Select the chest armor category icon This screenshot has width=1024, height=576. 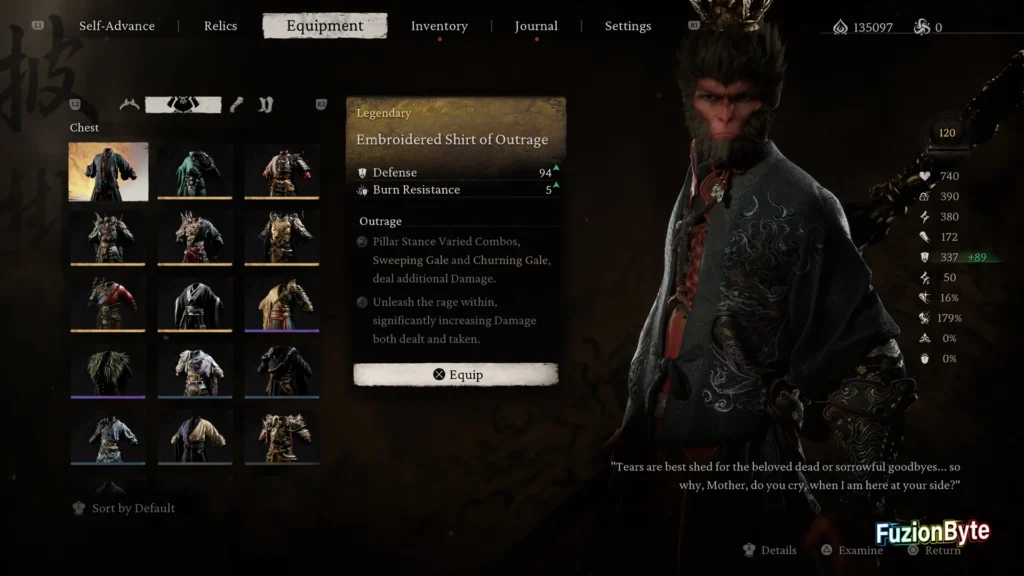tap(181, 104)
